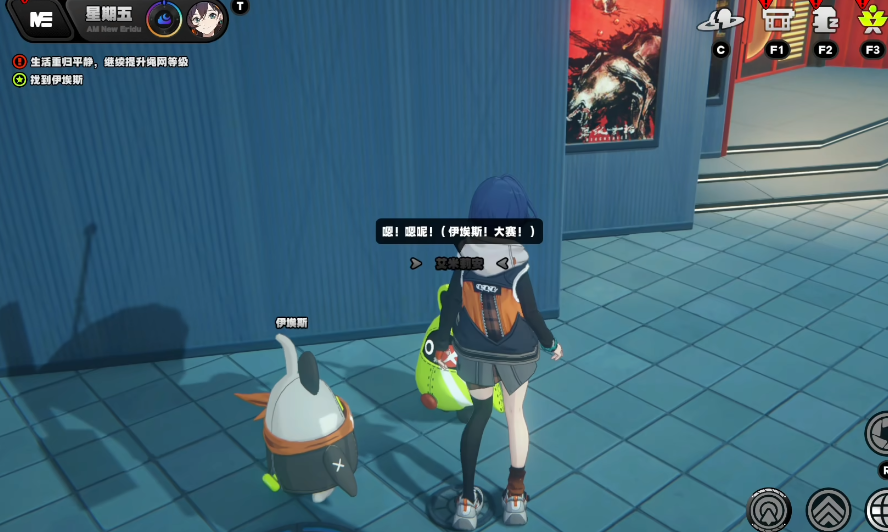The image size is (888, 532).
Task: Select the 找到伊埃斯 objective tracker
Action: pos(20,80)
